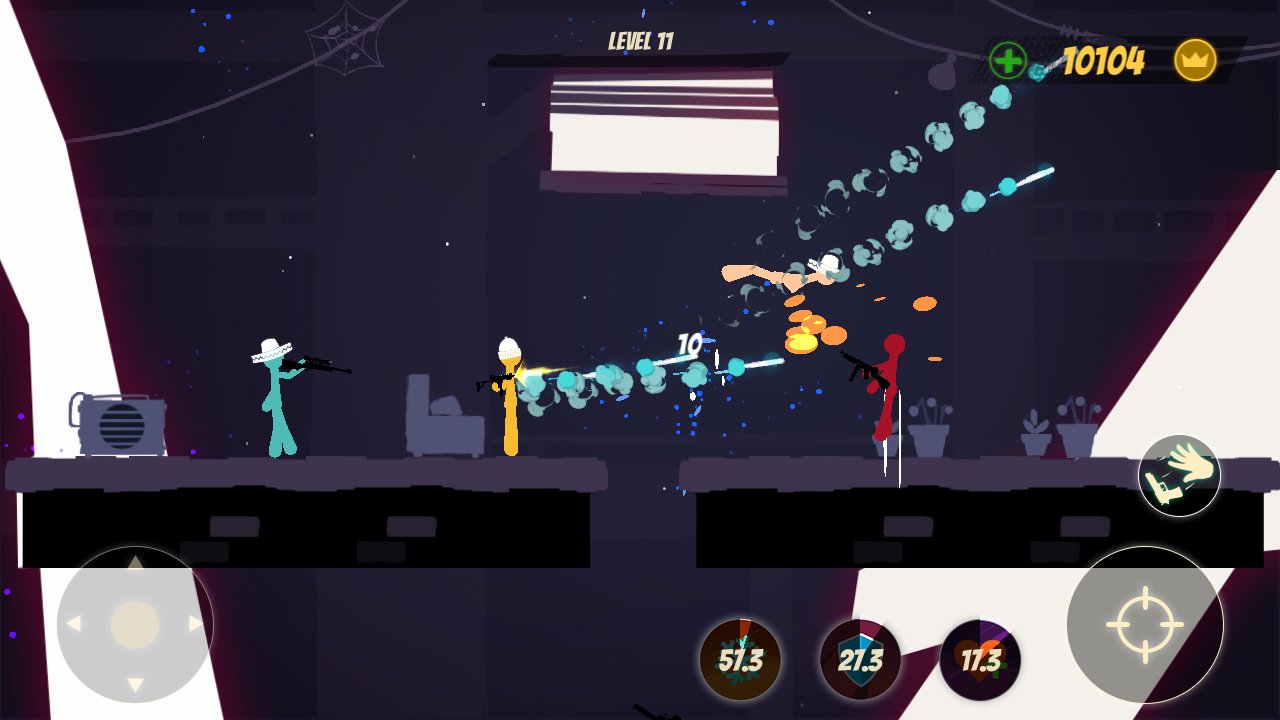
Task: Fire using the crosshair shoot button
Action: point(1145,624)
